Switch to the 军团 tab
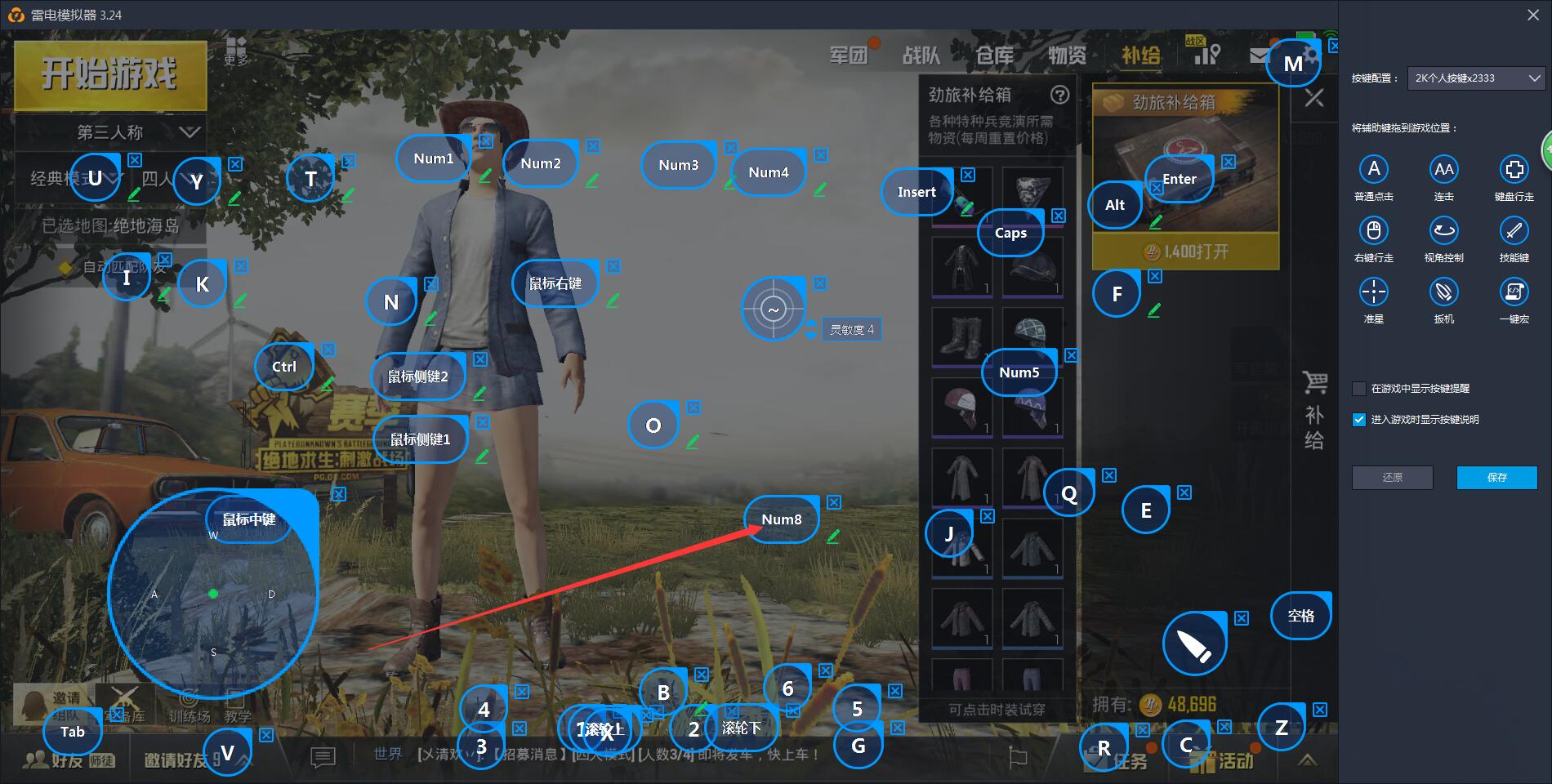This screenshot has width=1552, height=784. pos(849,55)
